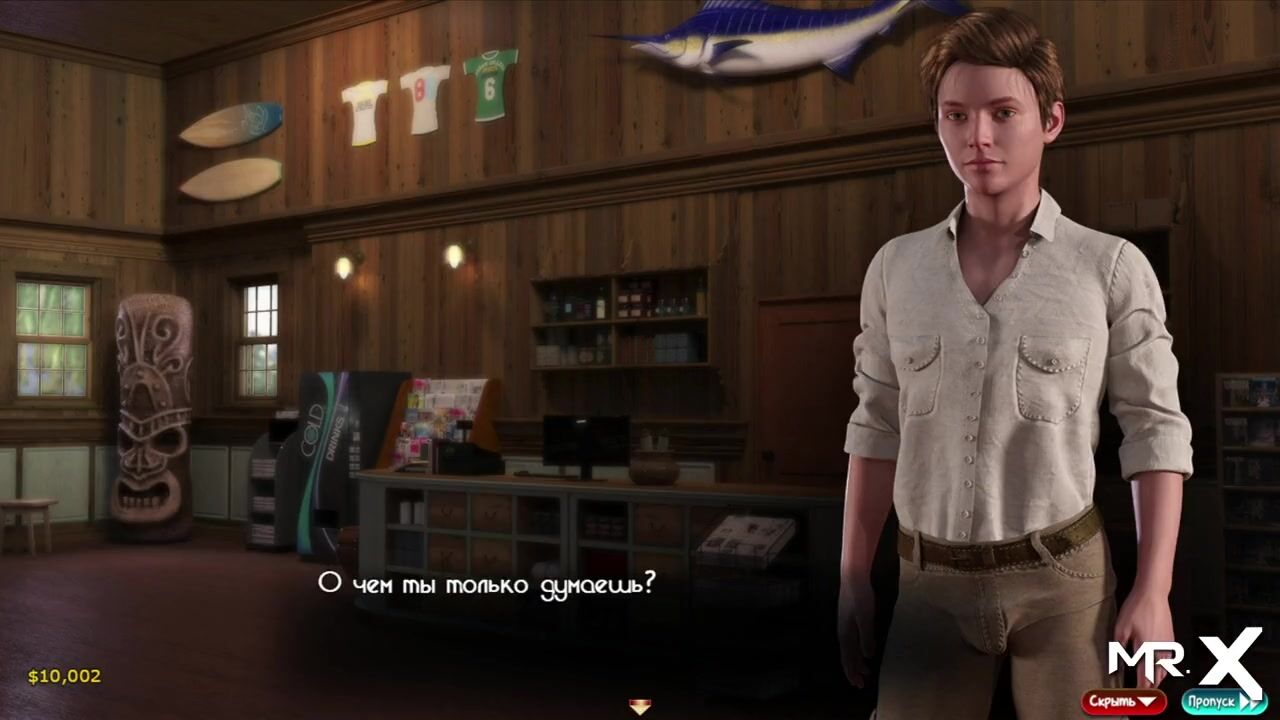Skip dialogue using the Пропуск button
Screen dimensions: 1280x720
pos(1221,701)
